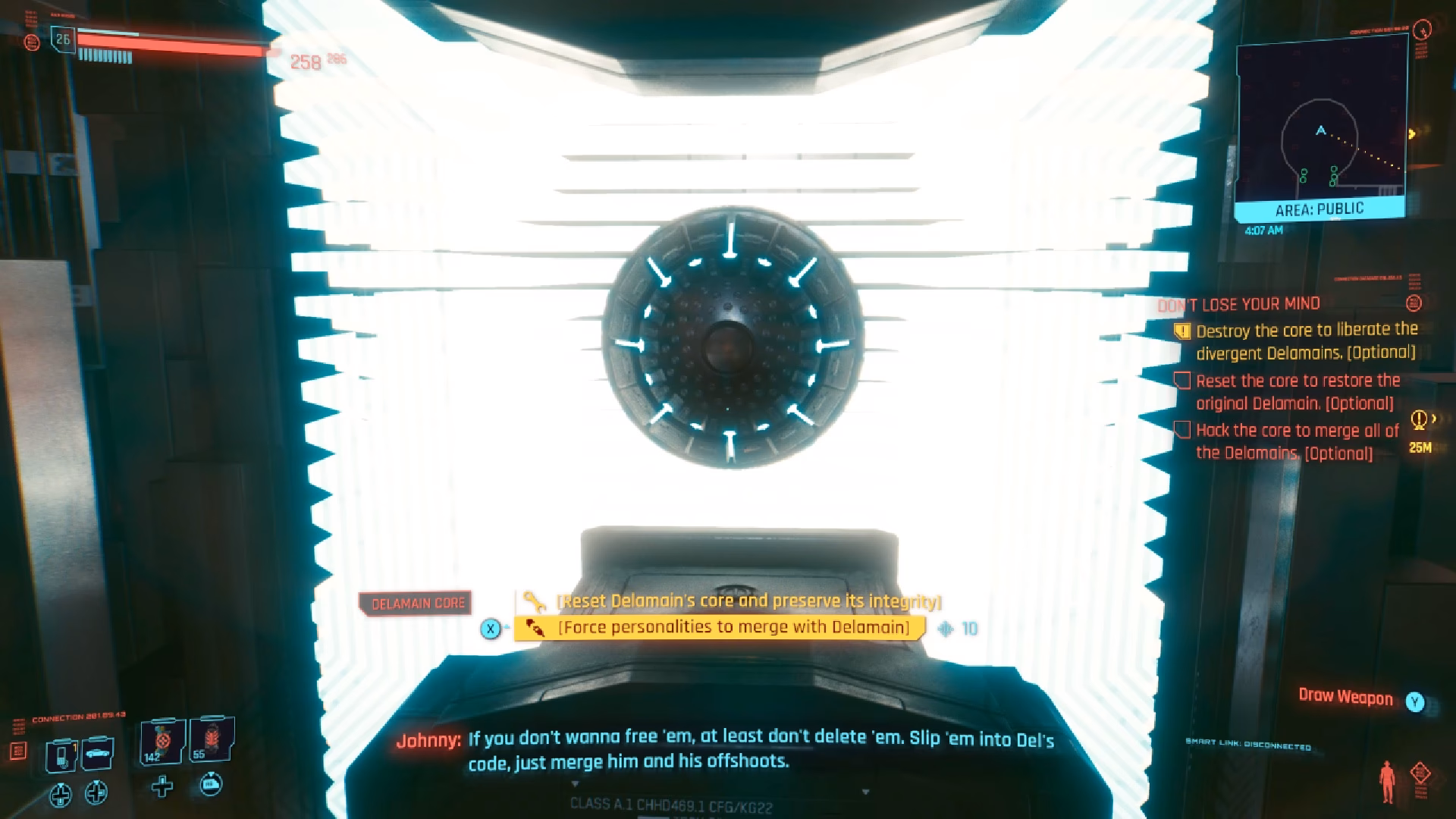Check the Hack the core optional objective box
The image size is (1456, 819).
point(1183,431)
